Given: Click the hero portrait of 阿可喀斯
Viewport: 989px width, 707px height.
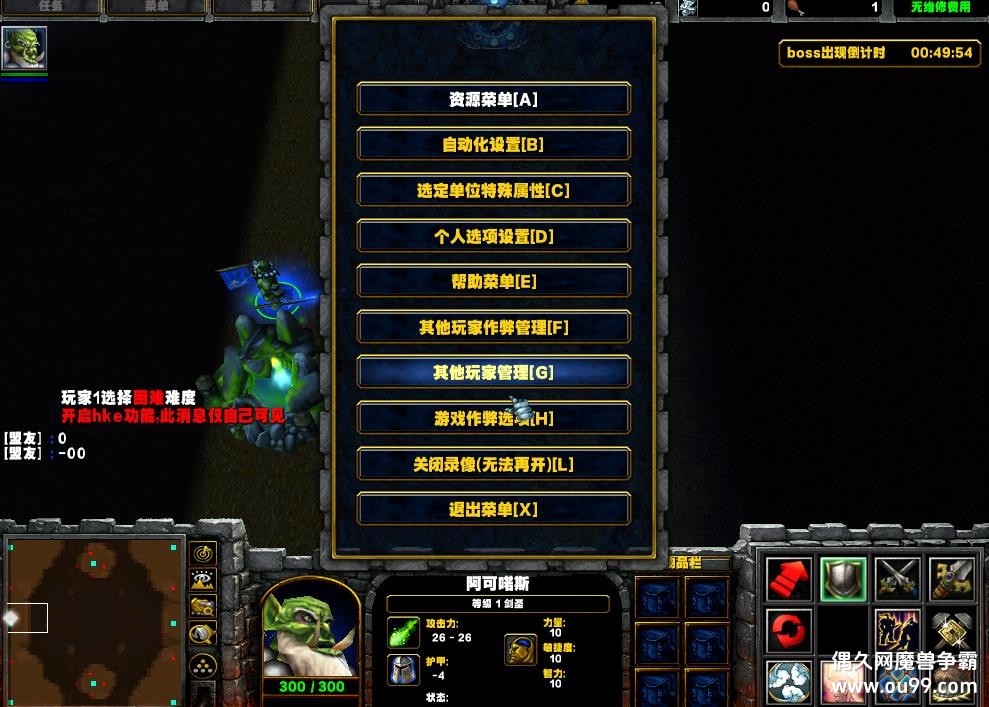Looking at the screenshot, I should 311,626.
